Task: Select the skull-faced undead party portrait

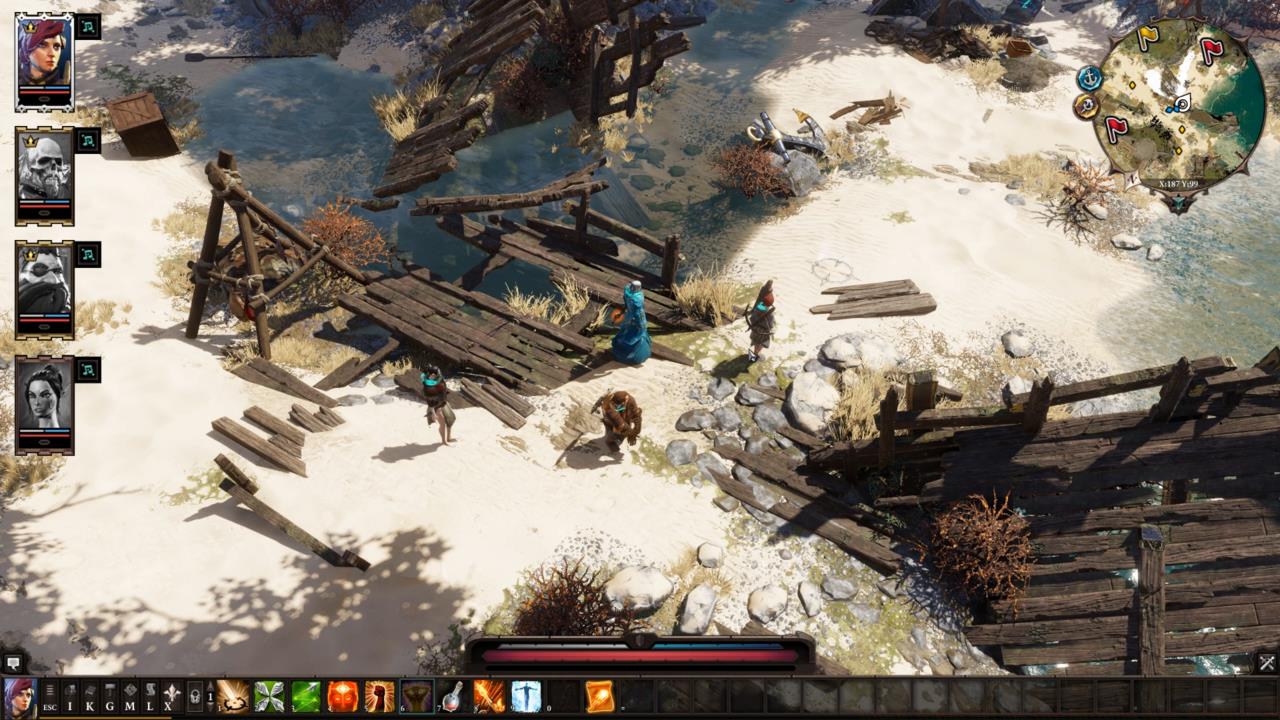Action: 44,172
